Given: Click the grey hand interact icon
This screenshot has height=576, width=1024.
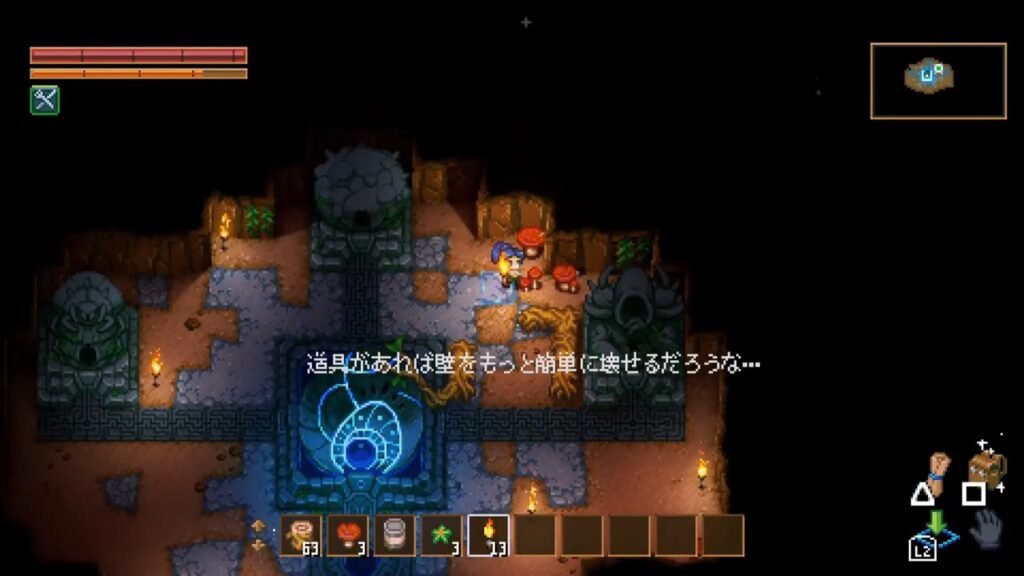Looking at the screenshot, I should point(986,529).
